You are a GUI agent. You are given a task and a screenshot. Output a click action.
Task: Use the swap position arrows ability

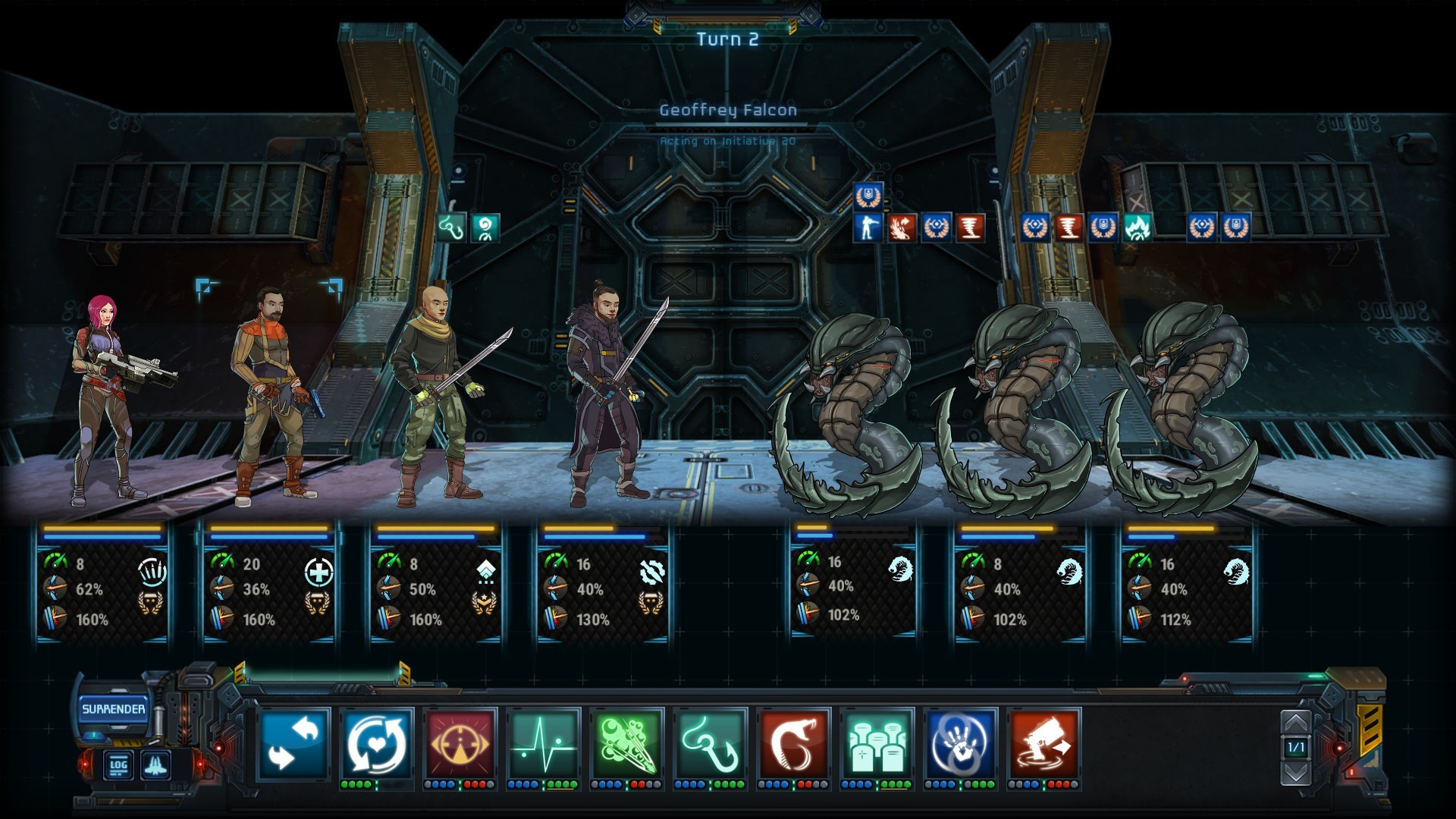[x=294, y=744]
